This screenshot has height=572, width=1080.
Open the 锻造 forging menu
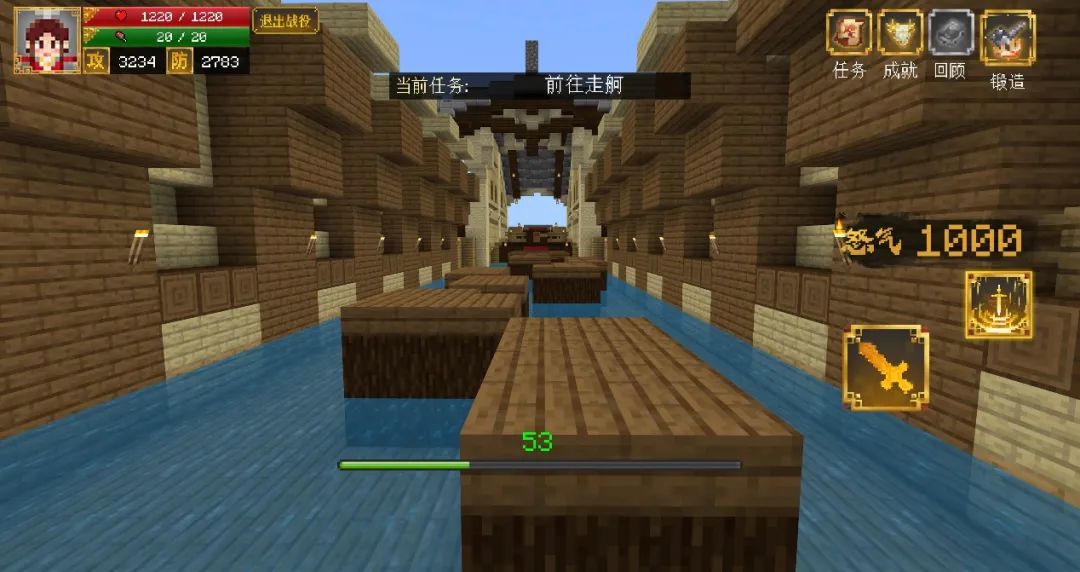(x=1007, y=38)
